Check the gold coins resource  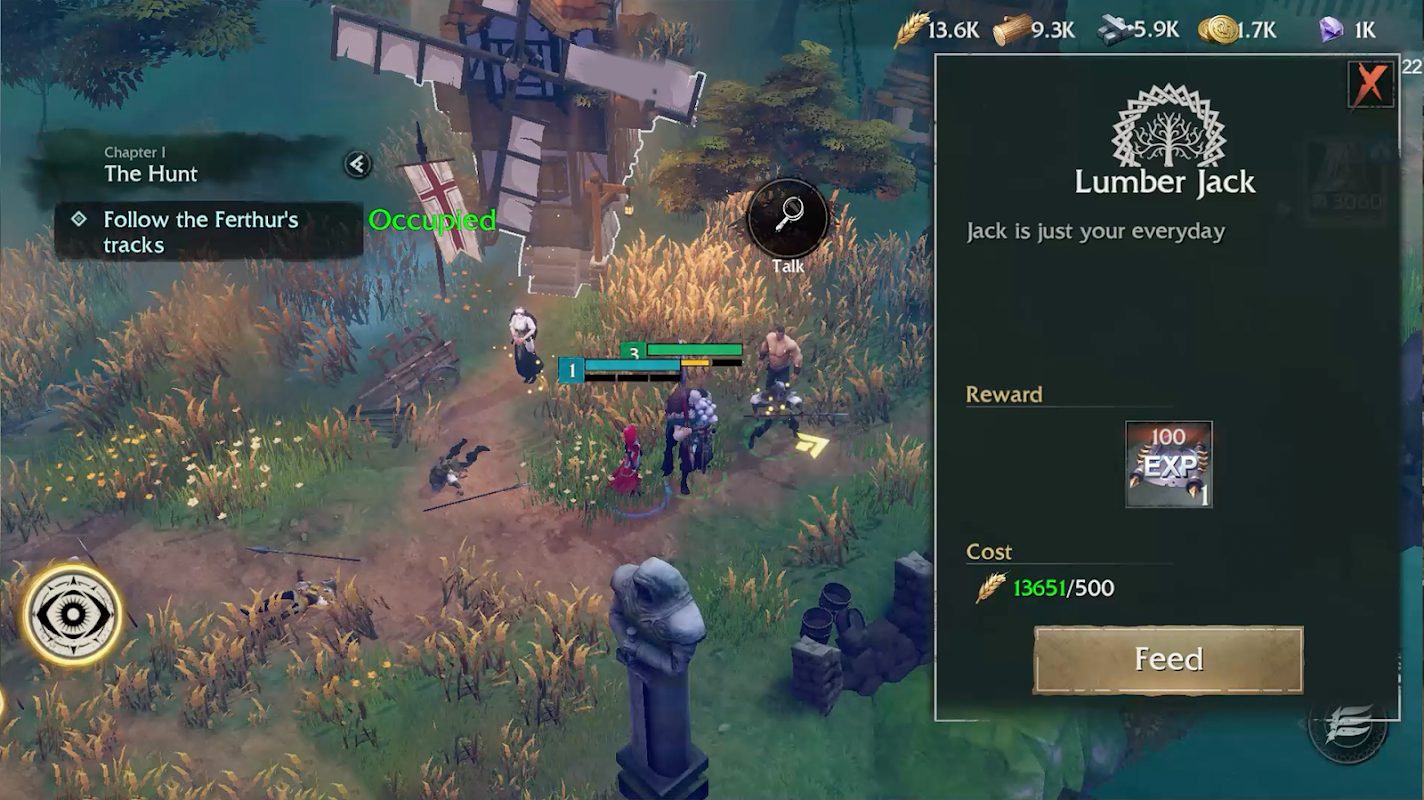1237,30
